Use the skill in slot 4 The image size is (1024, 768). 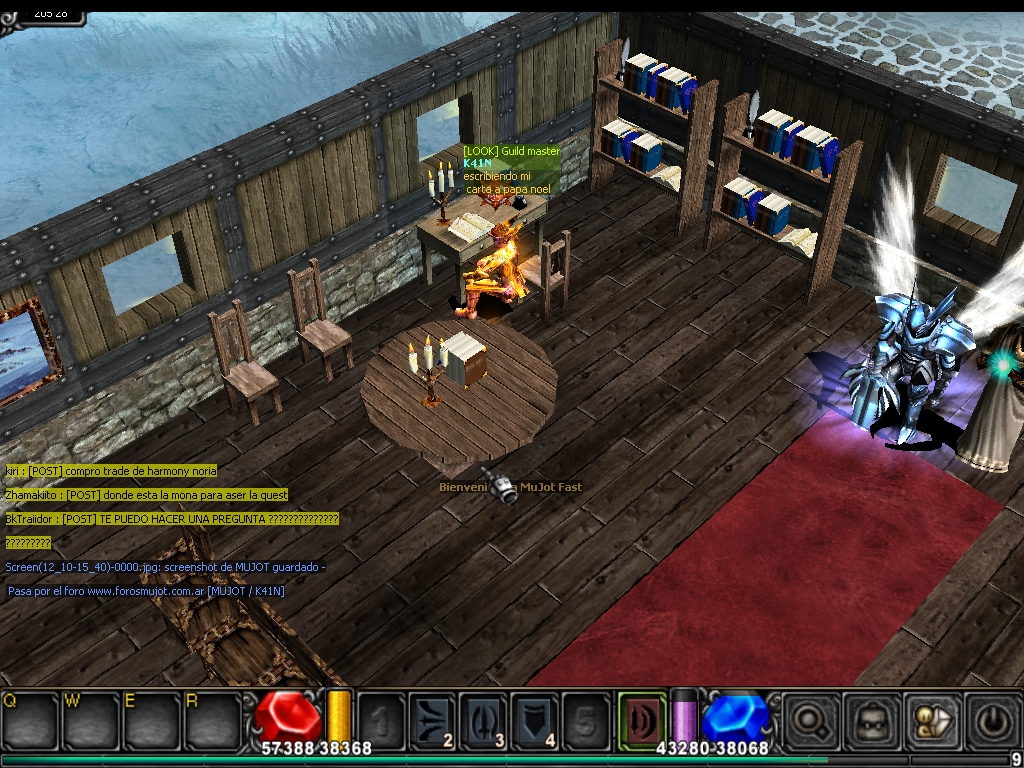pos(535,718)
